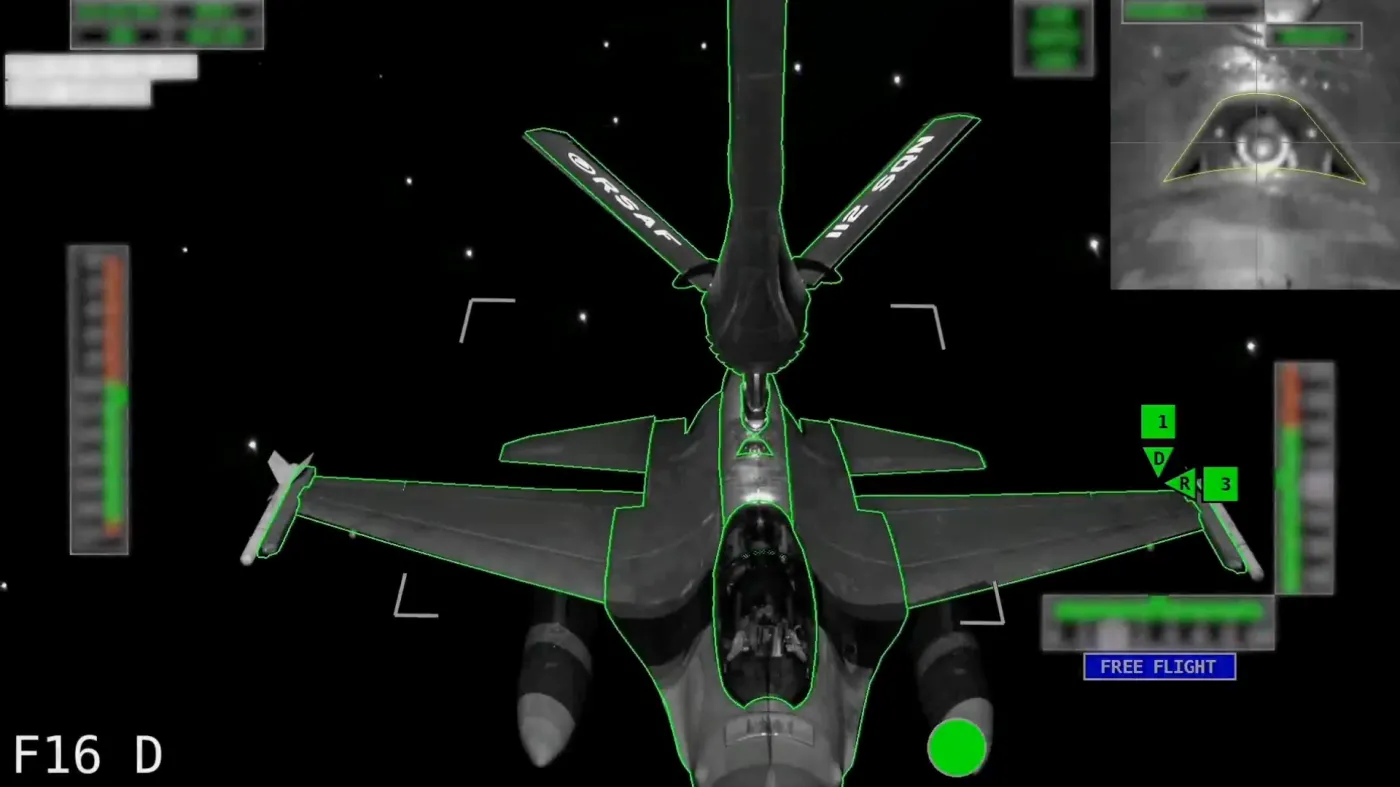
Task: Click the R ready arrow indicator
Action: pos(1184,482)
